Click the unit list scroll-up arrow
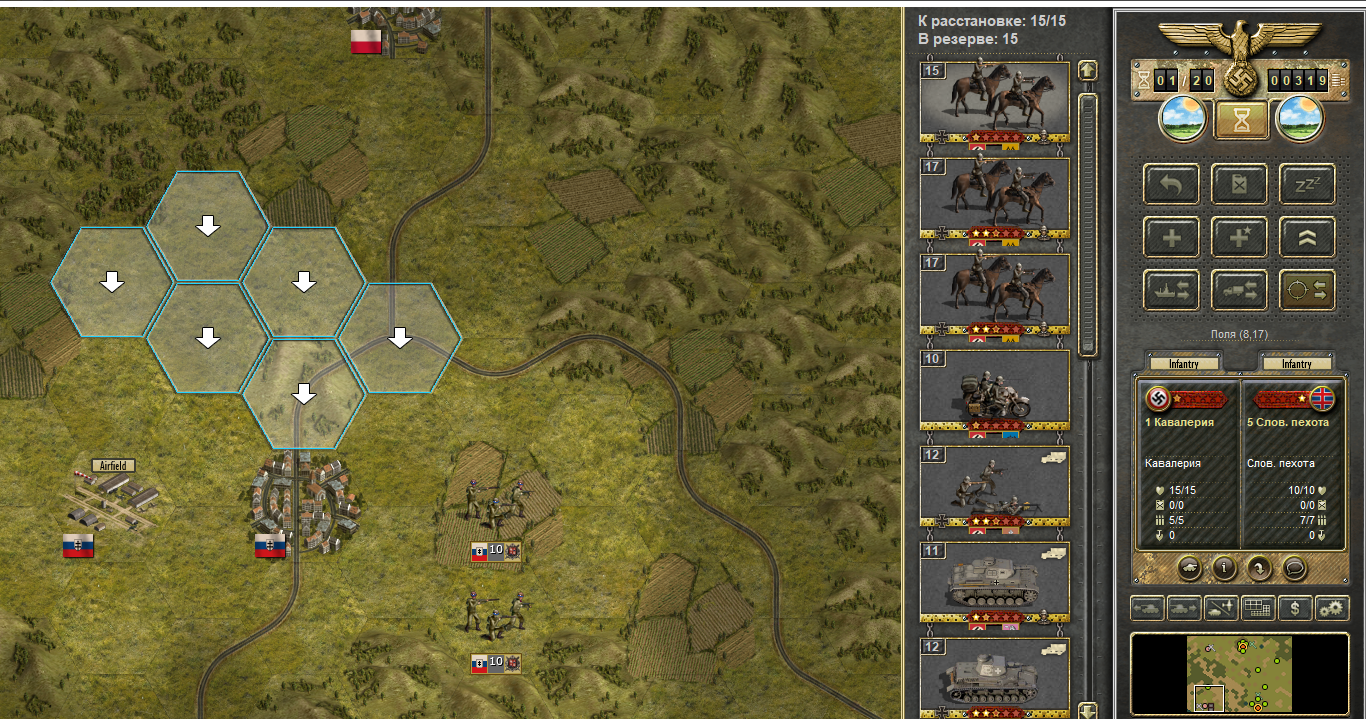 pos(1087,71)
